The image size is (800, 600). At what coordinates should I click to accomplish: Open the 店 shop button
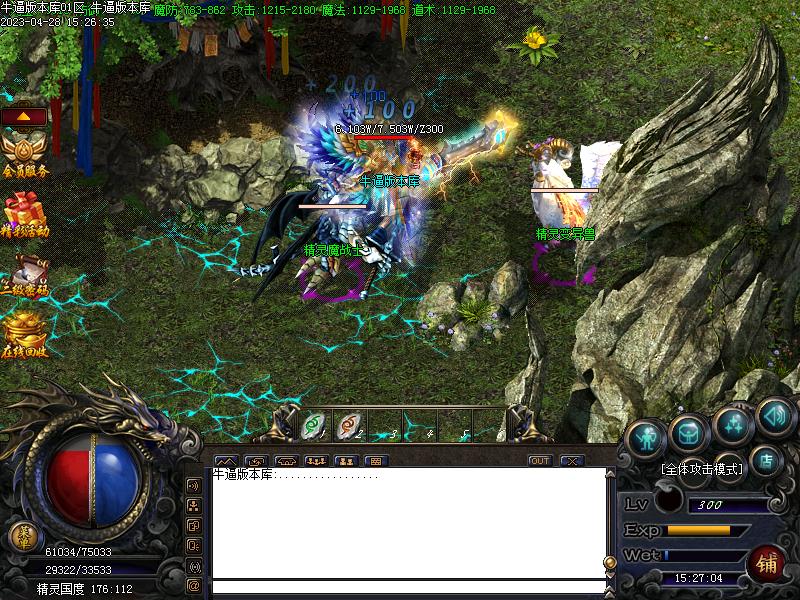click(x=767, y=460)
